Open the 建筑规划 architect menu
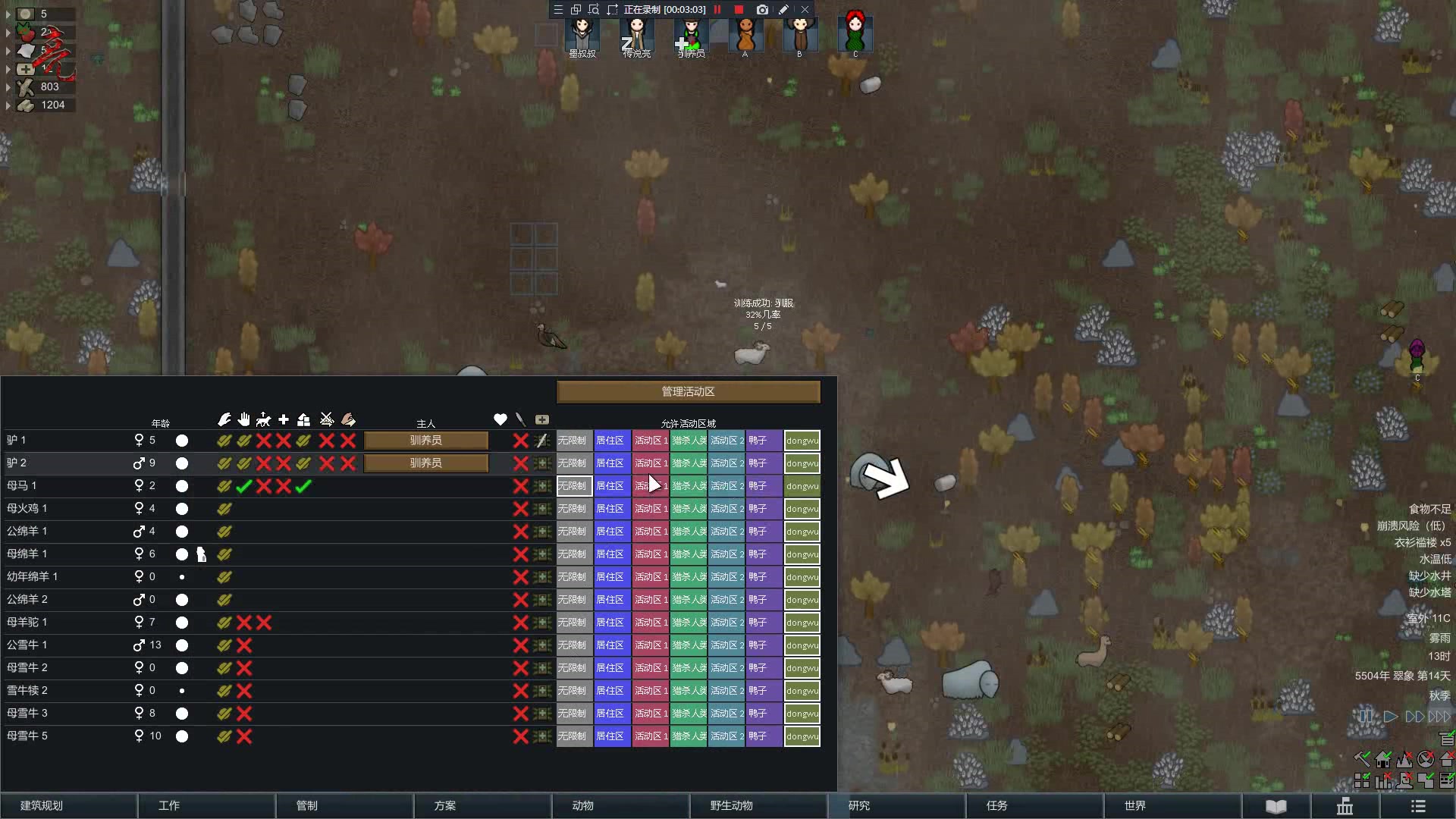This screenshot has width=1456, height=819. tap(42, 805)
